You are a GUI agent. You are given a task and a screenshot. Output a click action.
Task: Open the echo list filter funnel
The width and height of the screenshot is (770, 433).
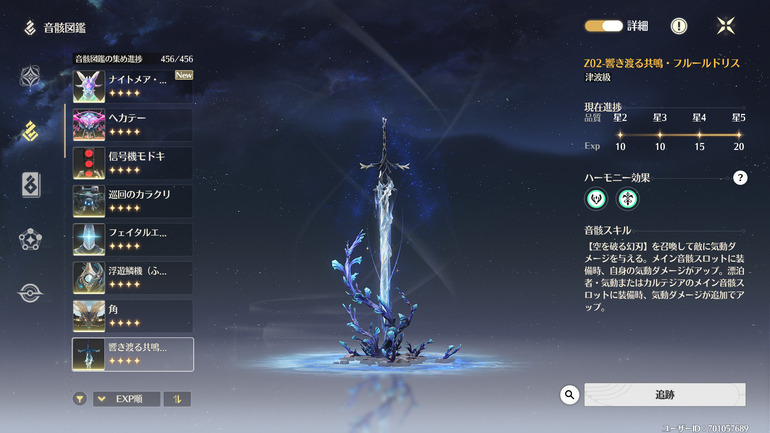coord(80,399)
